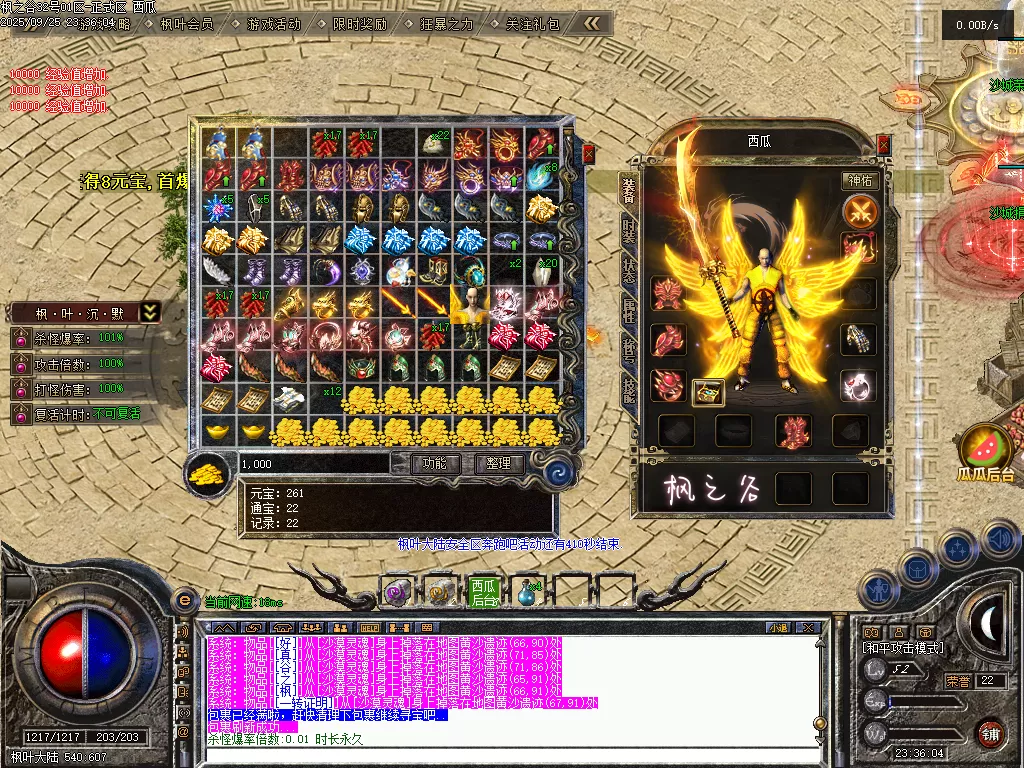Open the 枫叶会员 membership menu
The image size is (1024, 768).
click(186, 24)
